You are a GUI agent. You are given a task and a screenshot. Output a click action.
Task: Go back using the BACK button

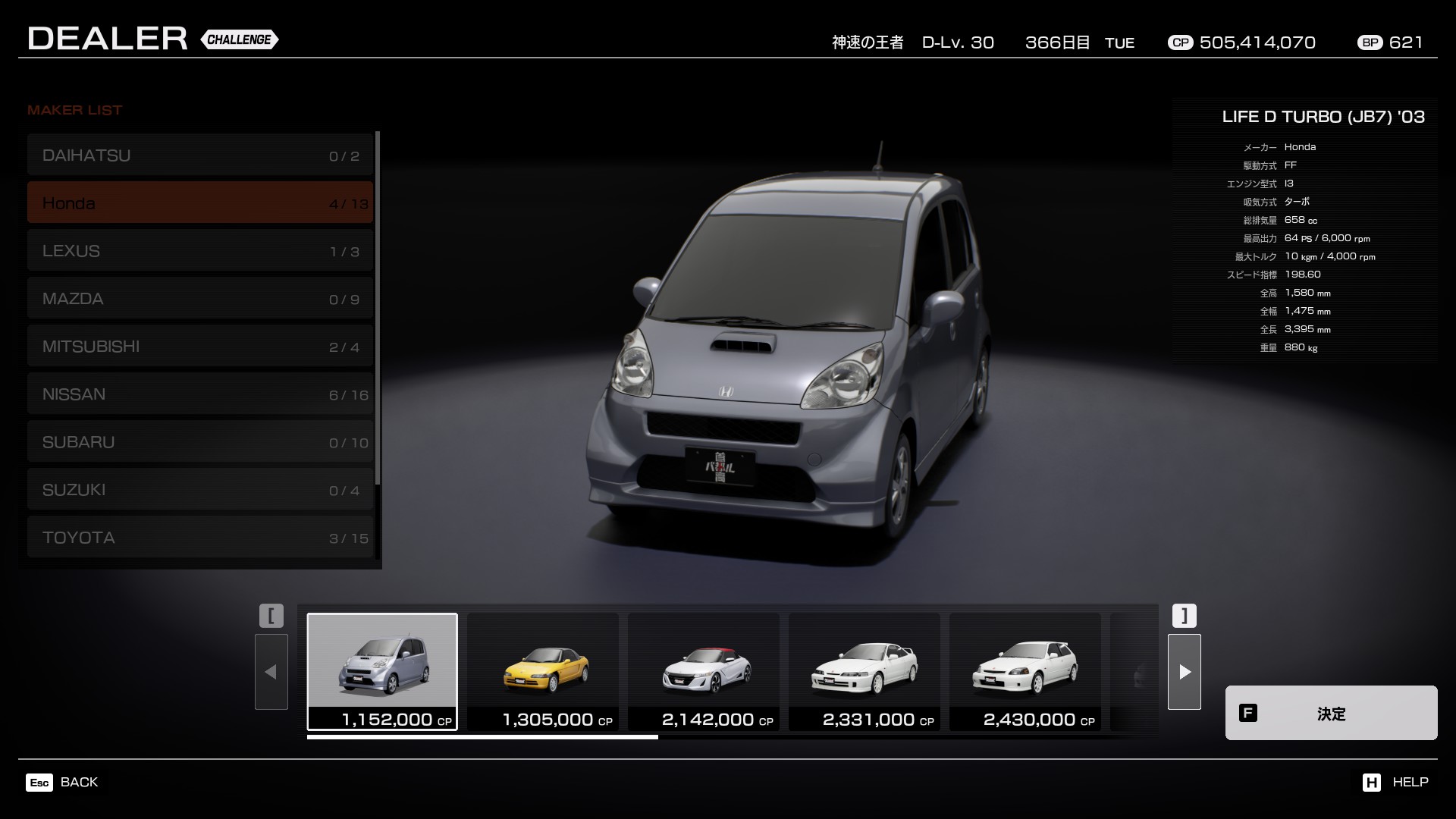[63, 782]
